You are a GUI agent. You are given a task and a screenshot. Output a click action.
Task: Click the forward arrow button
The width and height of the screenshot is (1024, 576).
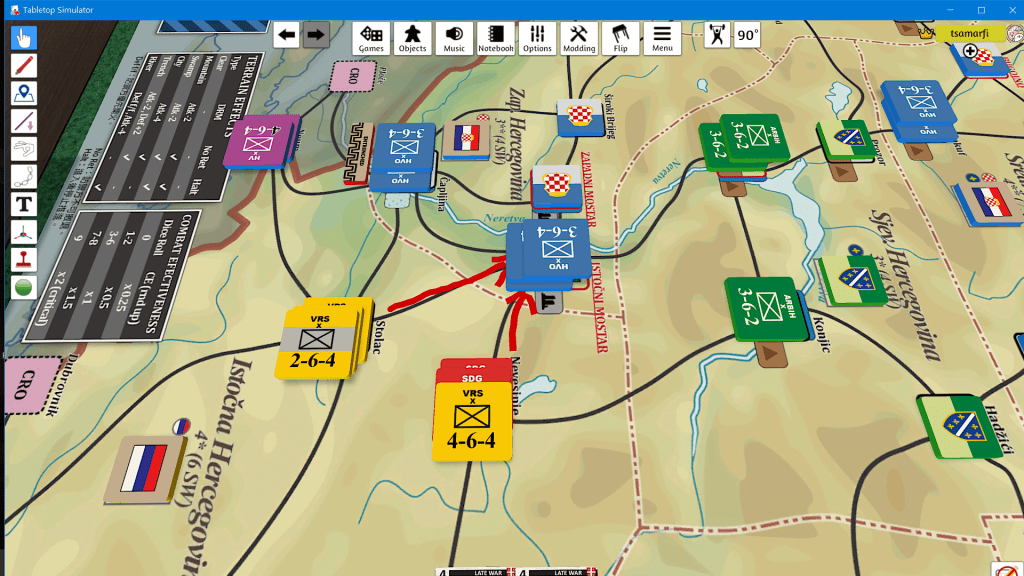click(316, 35)
